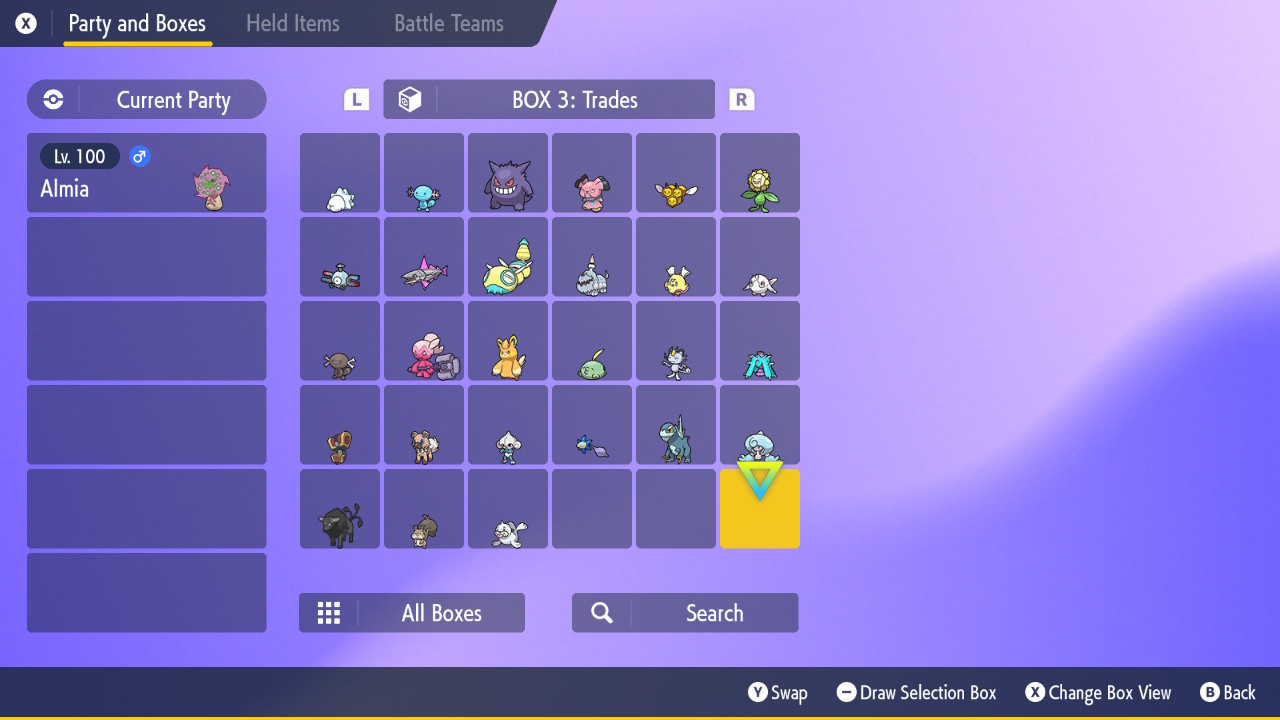The height and width of the screenshot is (720, 1280).
Task: Select the black Paldean Tauros in the bottom row
Action: click(339, 508)
